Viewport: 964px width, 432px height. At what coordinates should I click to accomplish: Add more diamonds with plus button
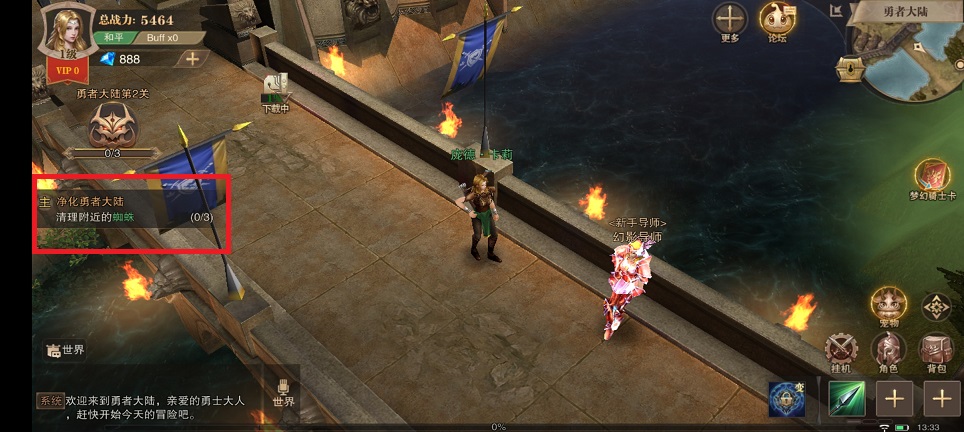[x=192, y=58]
